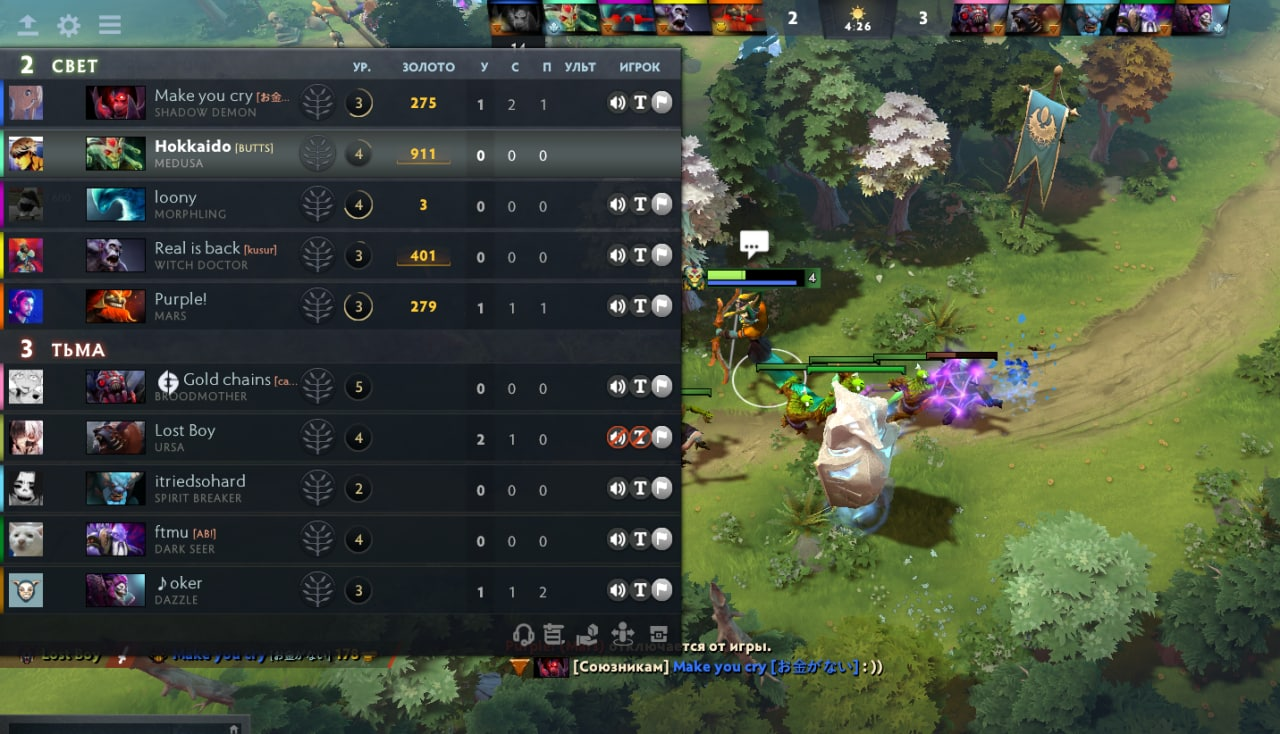Mute text chat for loony
The image size is (1280, 734).
pyautogui.click(x=640, y=205)
